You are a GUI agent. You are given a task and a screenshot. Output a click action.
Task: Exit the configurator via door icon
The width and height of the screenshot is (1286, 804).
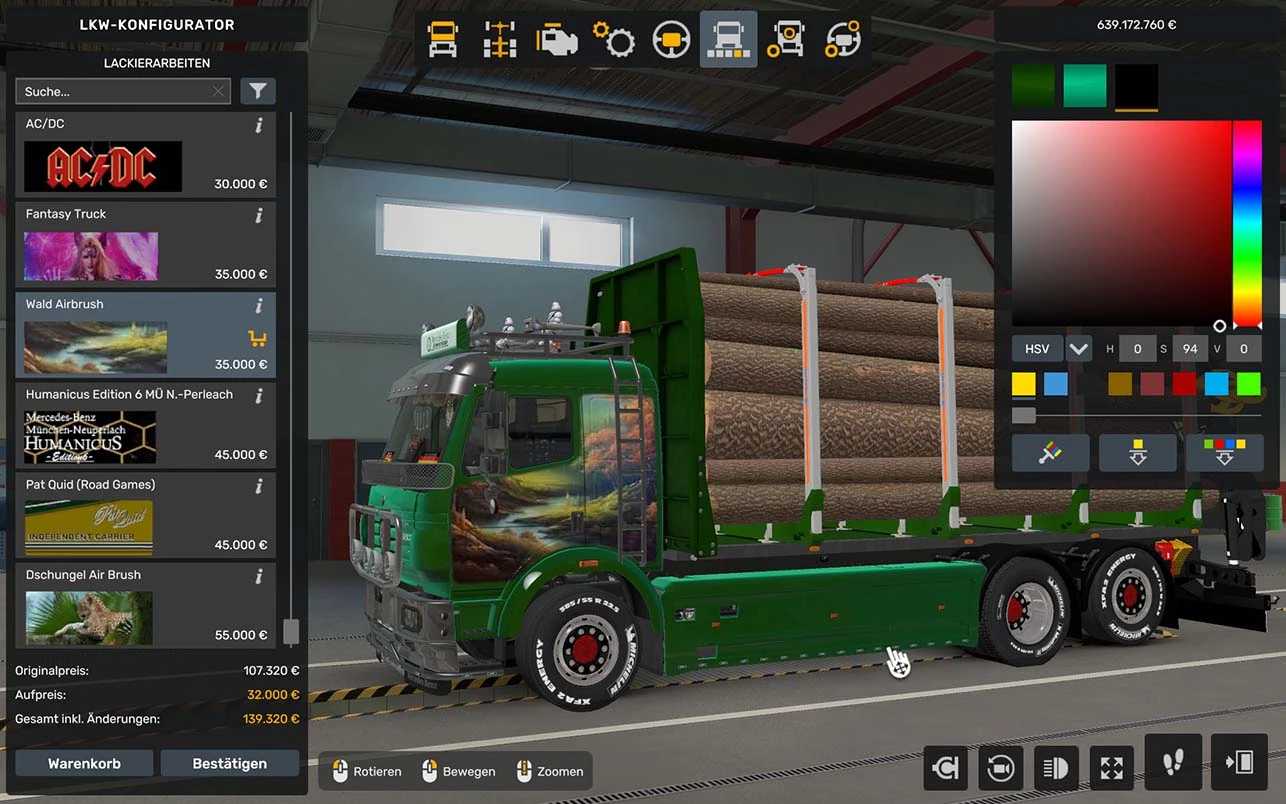coord(1239,764)
